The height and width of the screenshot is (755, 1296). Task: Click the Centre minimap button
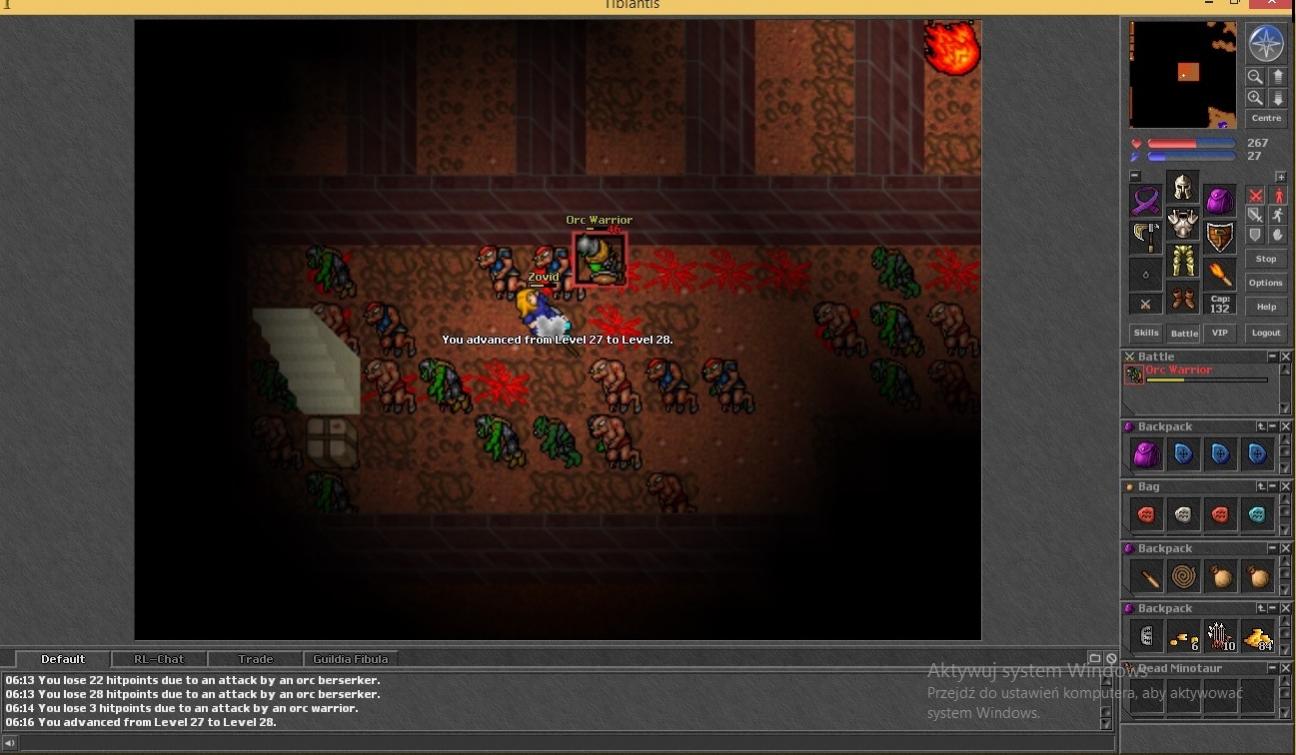pos(1266,118)
